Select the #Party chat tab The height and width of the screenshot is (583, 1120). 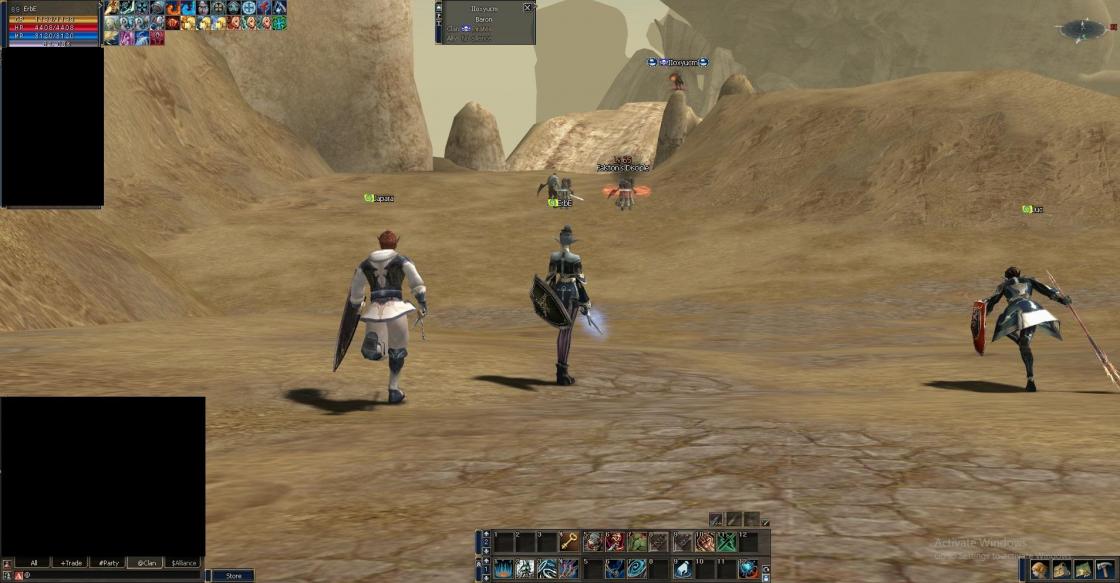pos(108,563)
